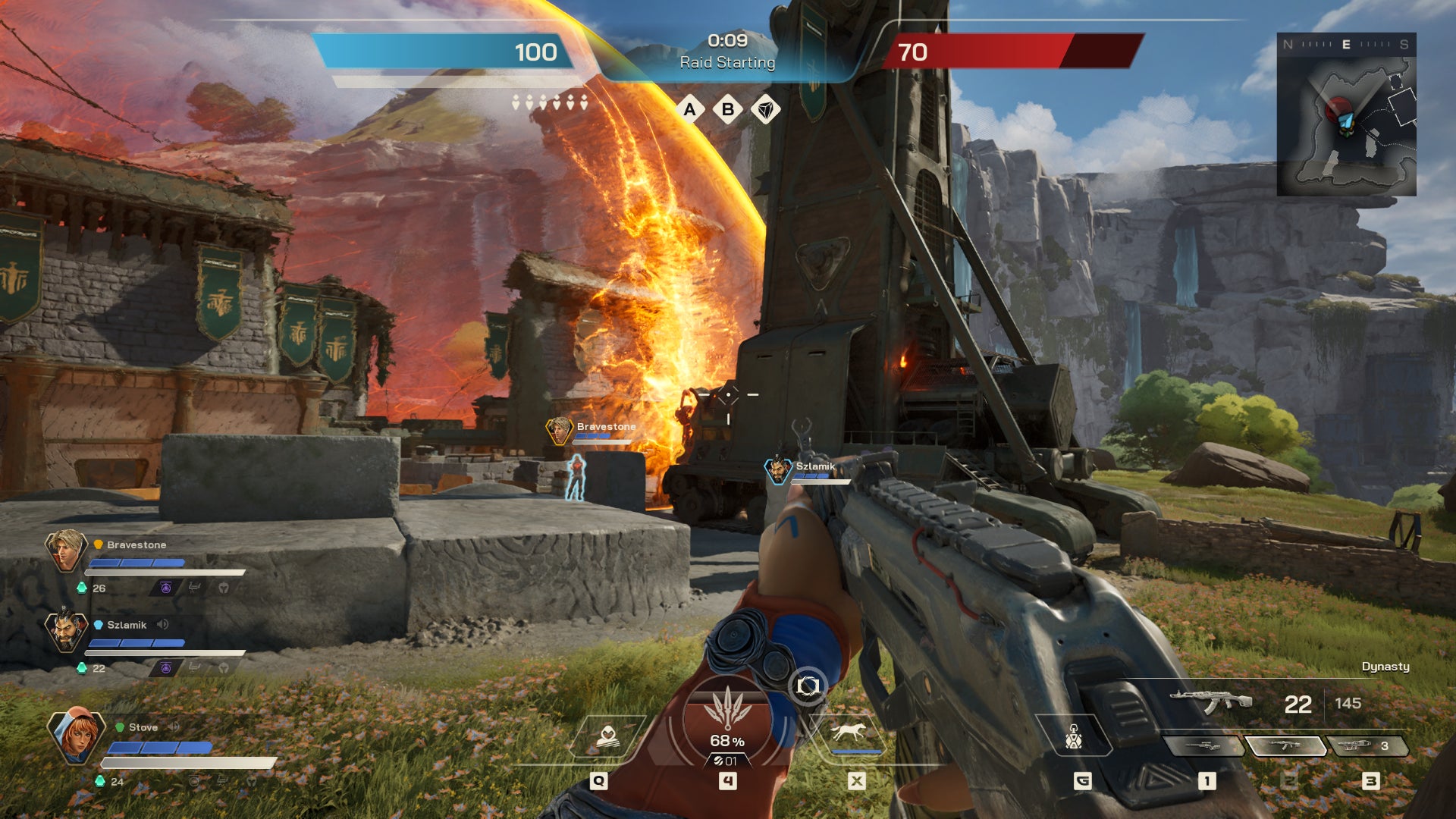The height and width of the screenshot is (819, 1456).
Task: Select Stove's player portrait
Action: 76,734
